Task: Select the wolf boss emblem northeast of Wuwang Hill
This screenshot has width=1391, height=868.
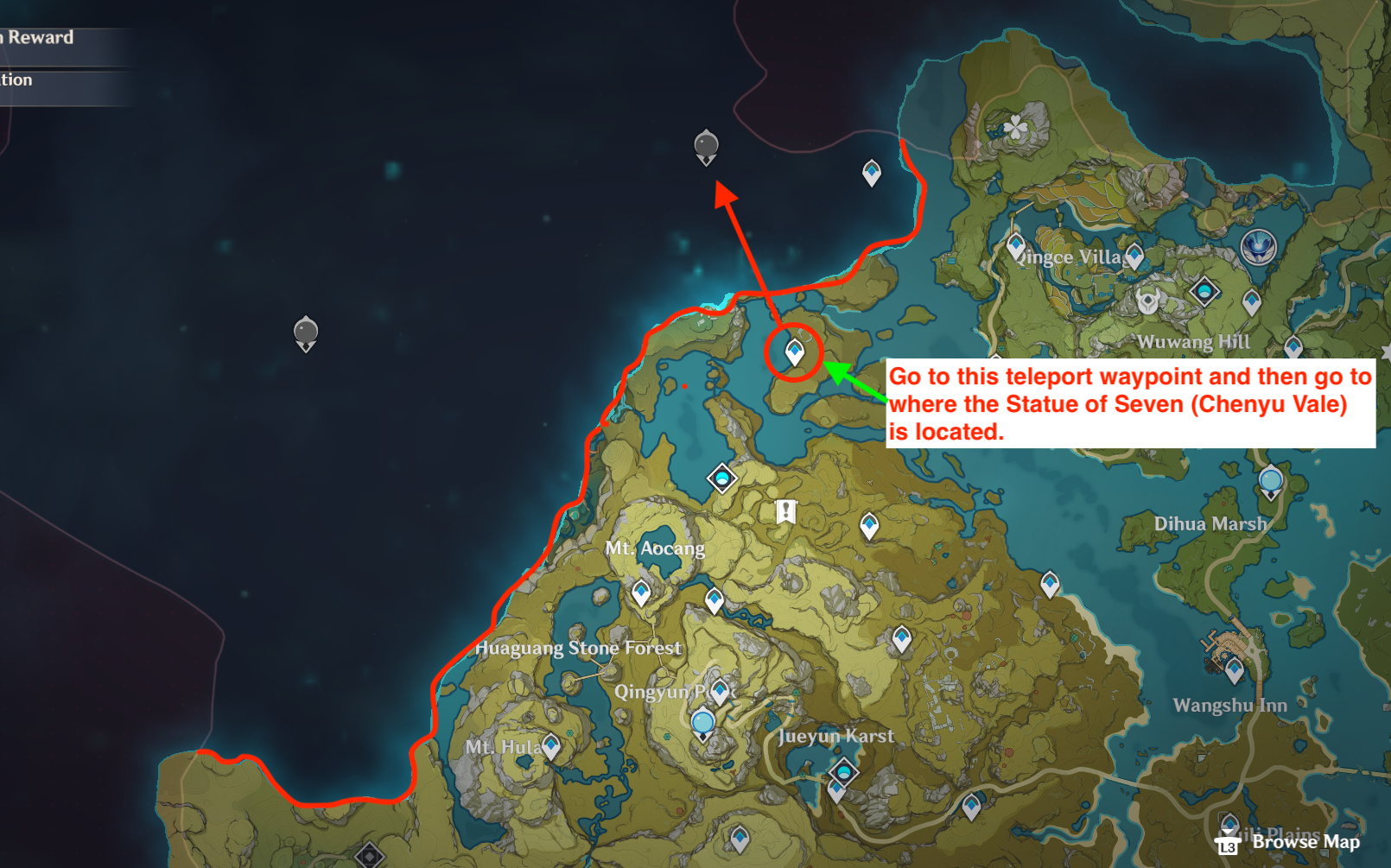Action: (x=1258, y=247)
